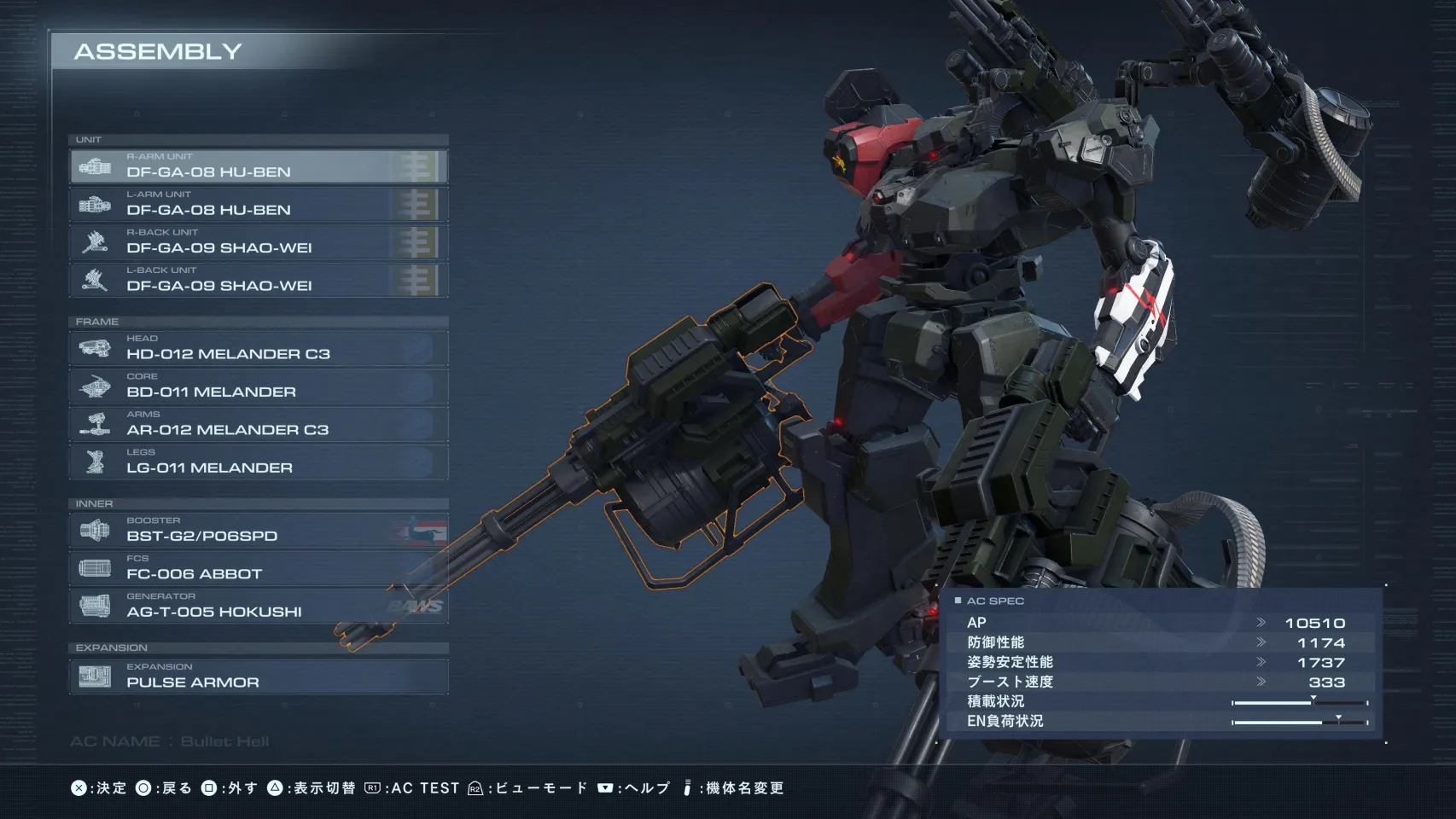This screenshot has height=819, width=1456.
Task: Choose the R-BACK UNIT SHAO-WEI slot
Action: click(259, 242)
